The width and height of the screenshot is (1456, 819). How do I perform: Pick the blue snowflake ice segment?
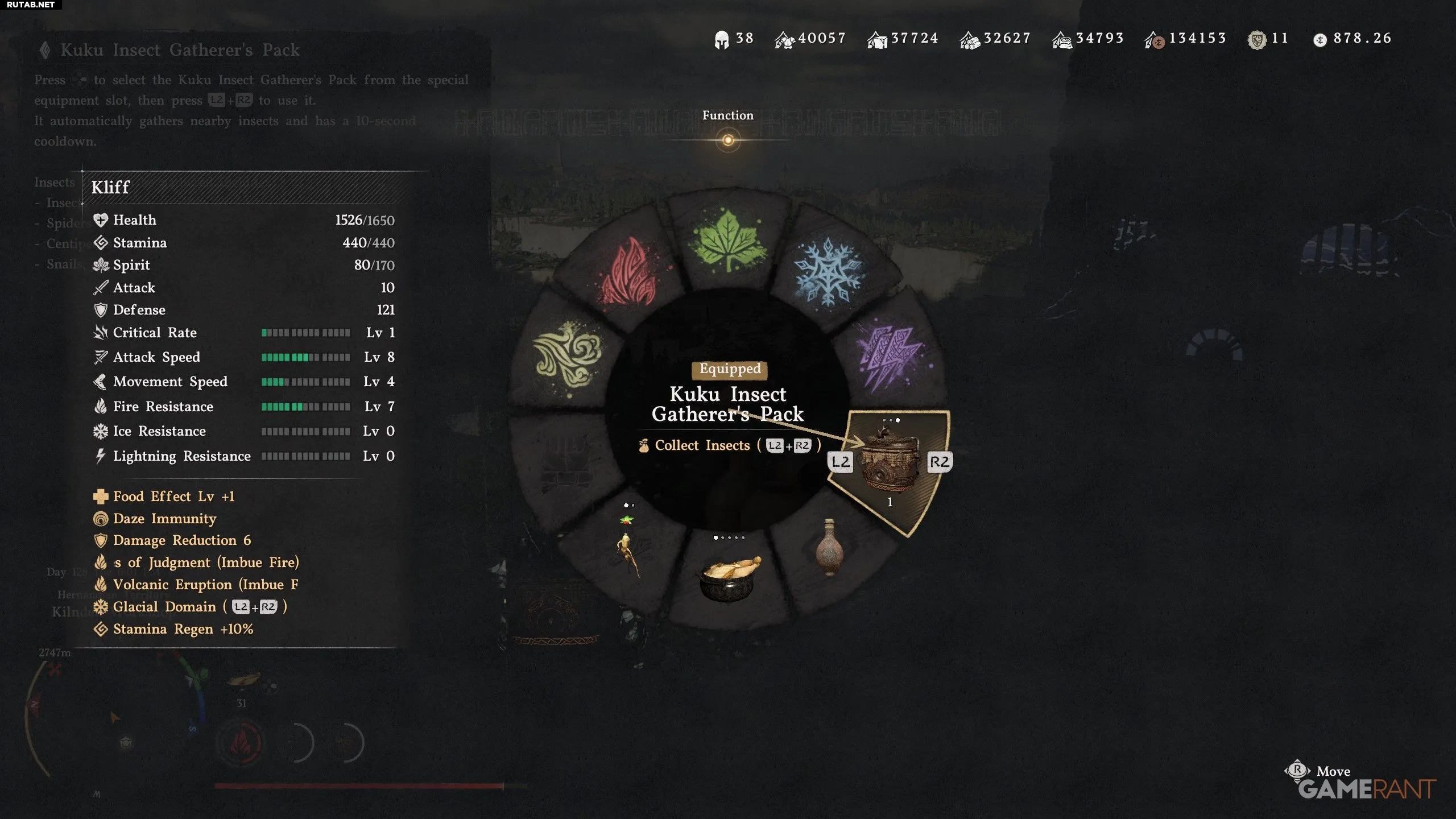click(828, 273)
